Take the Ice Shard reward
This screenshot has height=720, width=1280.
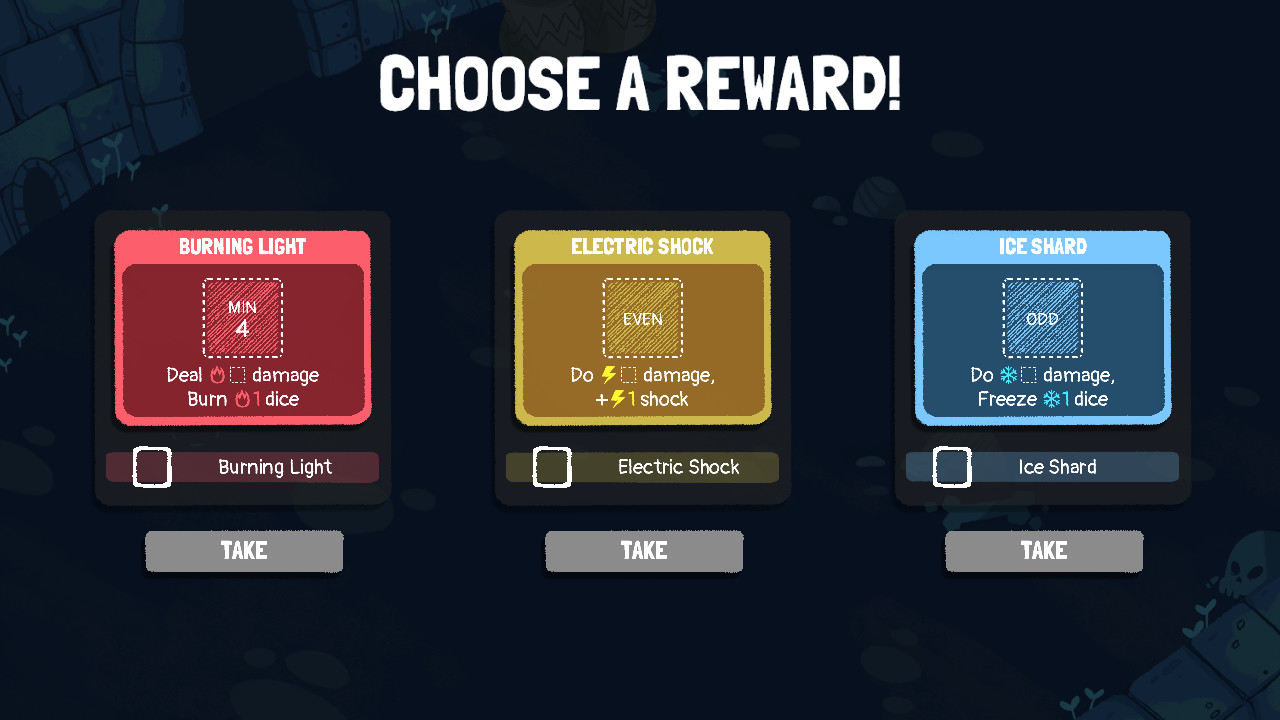tap(1044, 550)
